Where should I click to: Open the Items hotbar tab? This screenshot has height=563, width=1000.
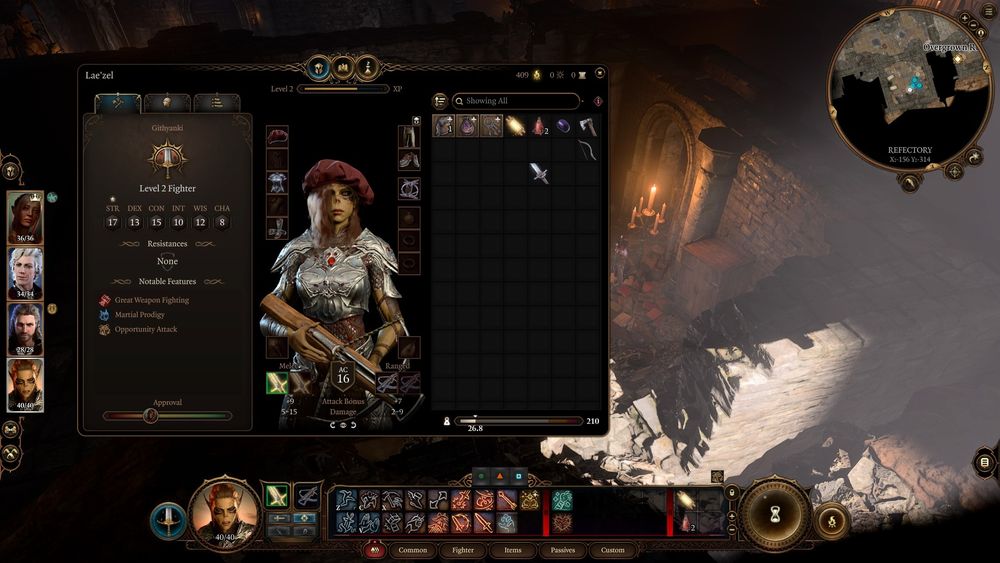[x=512, y=550]
